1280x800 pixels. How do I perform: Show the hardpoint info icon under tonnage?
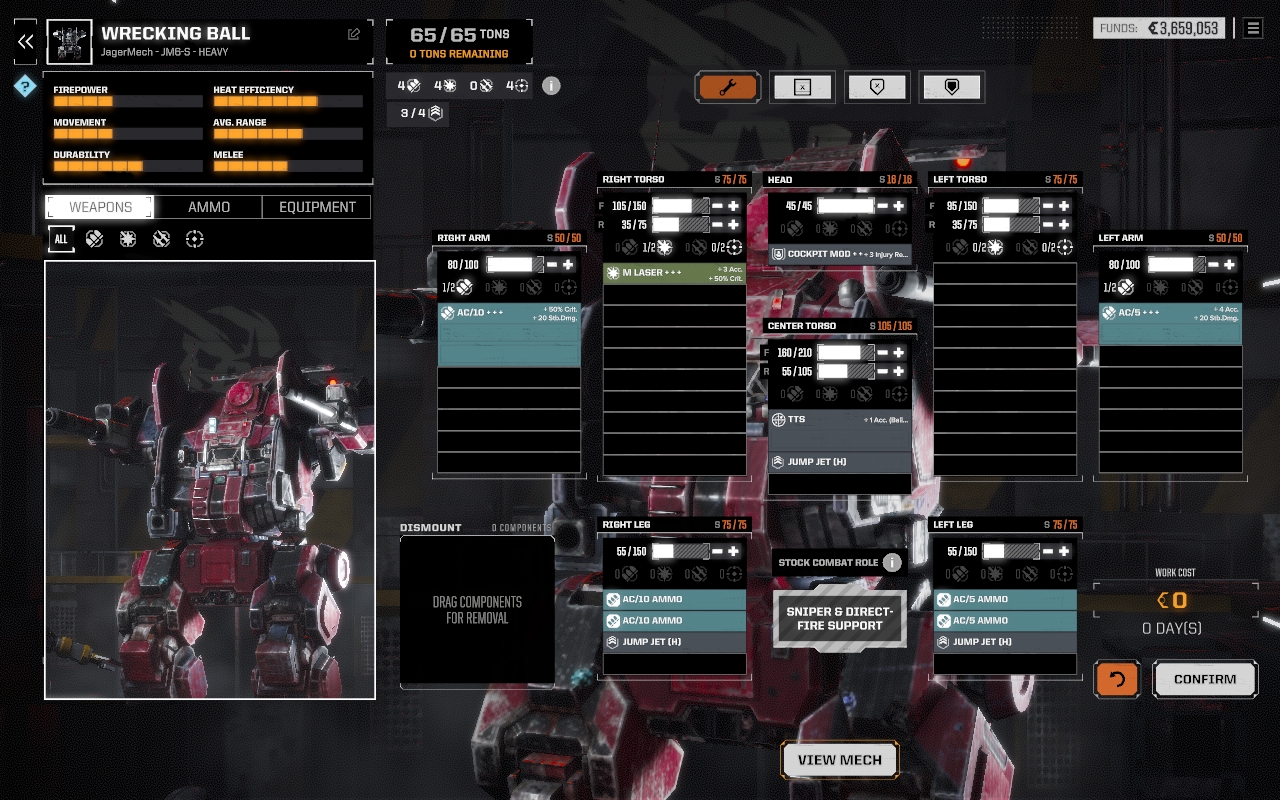[x=551, y=85]
